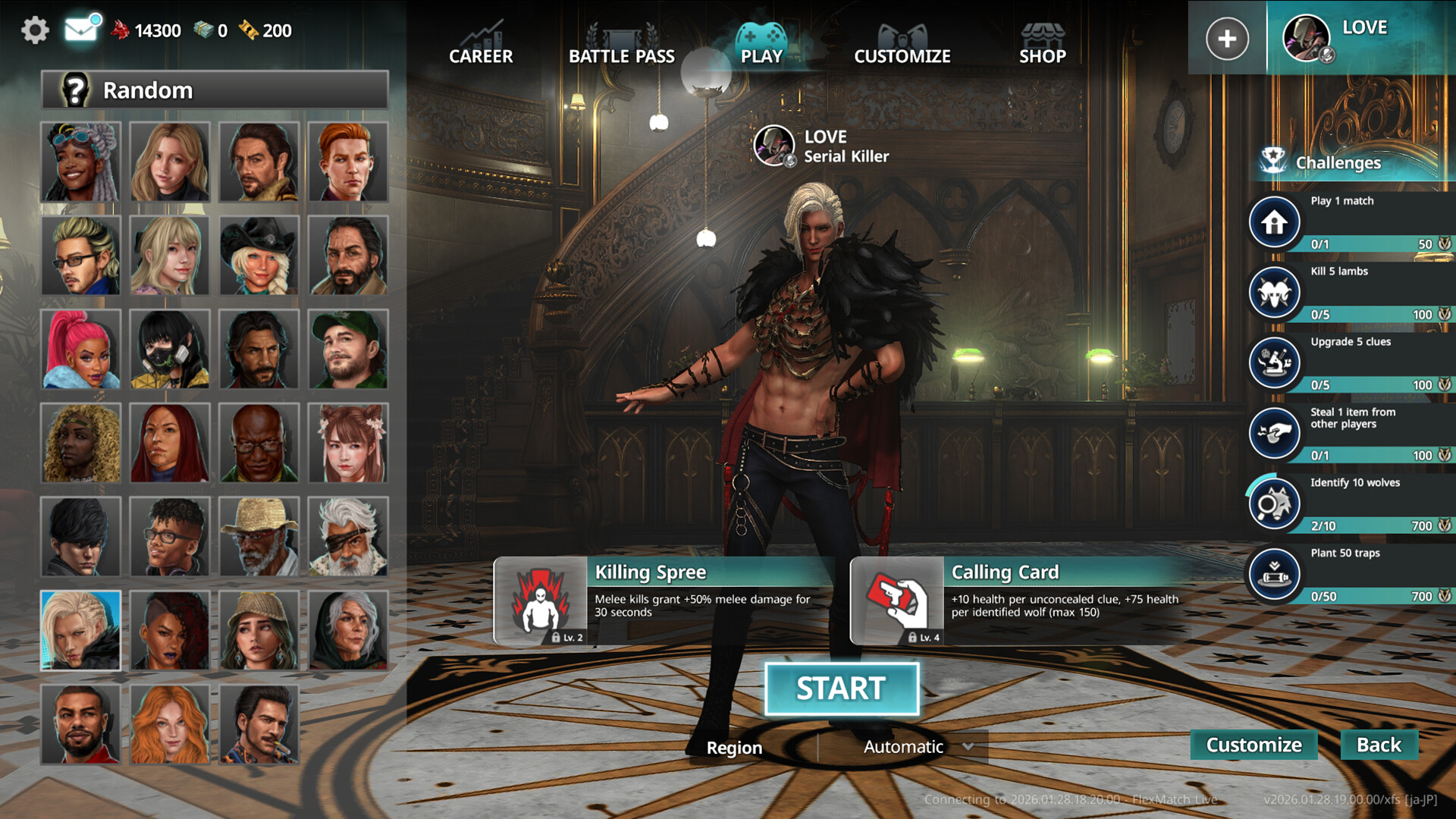Viewport: 1456px width, 819px height.
Task: Select the Calling Card ability
Action: pos(1020,601)
